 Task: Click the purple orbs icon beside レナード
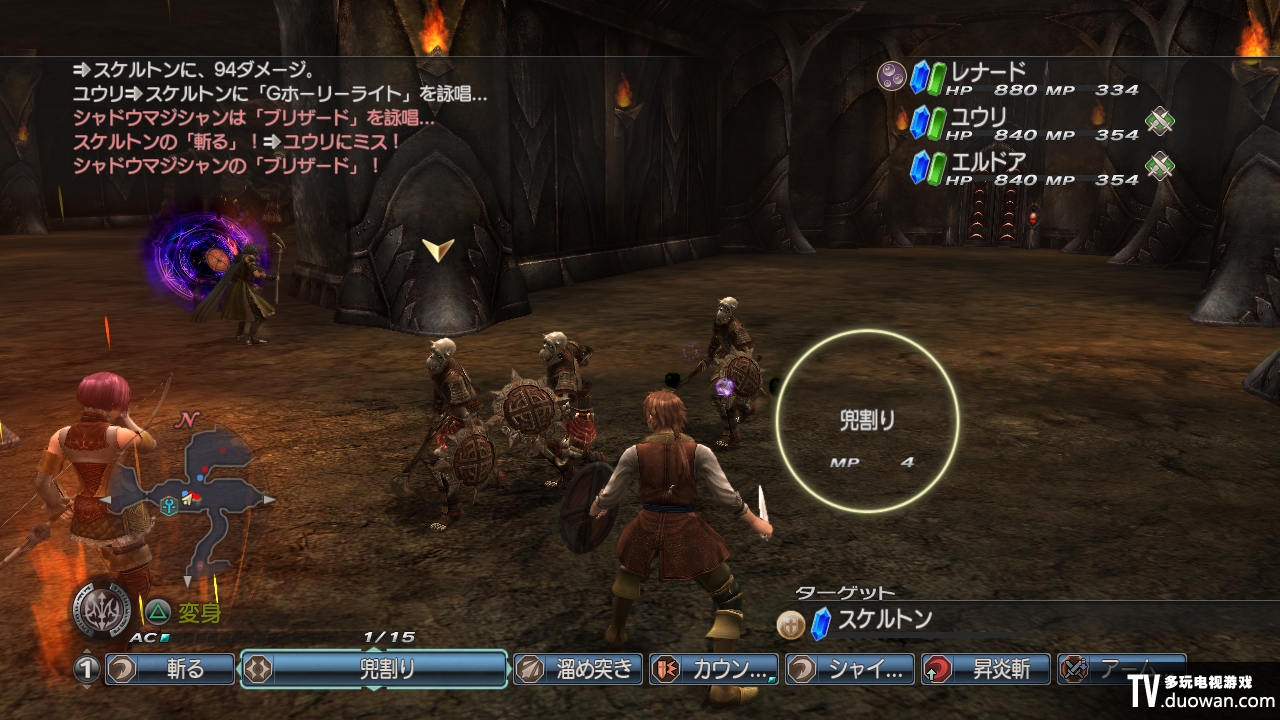click(891, 75)
